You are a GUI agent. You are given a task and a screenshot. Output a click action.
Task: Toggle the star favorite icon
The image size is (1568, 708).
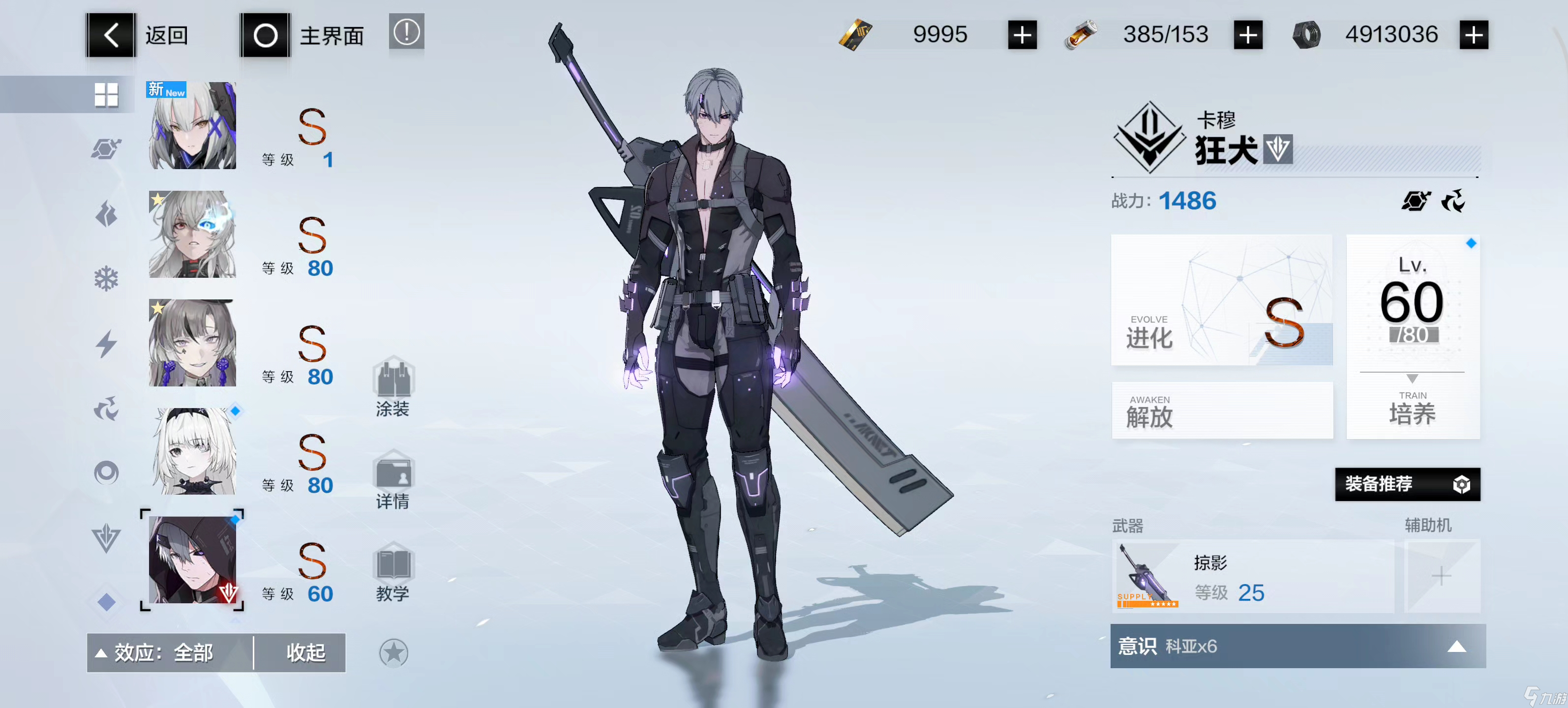tap(393, 652)
